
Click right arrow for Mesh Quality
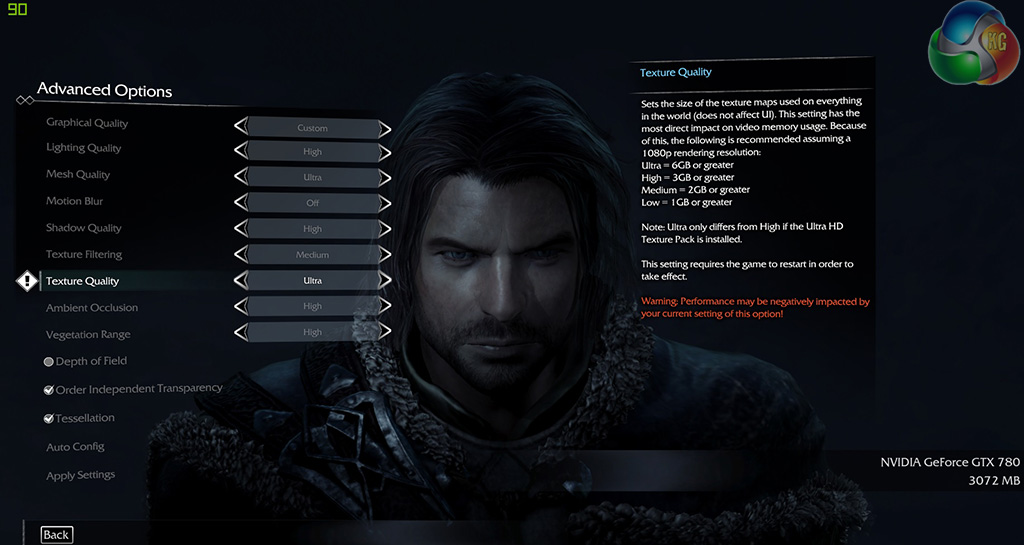click(385, 177)
